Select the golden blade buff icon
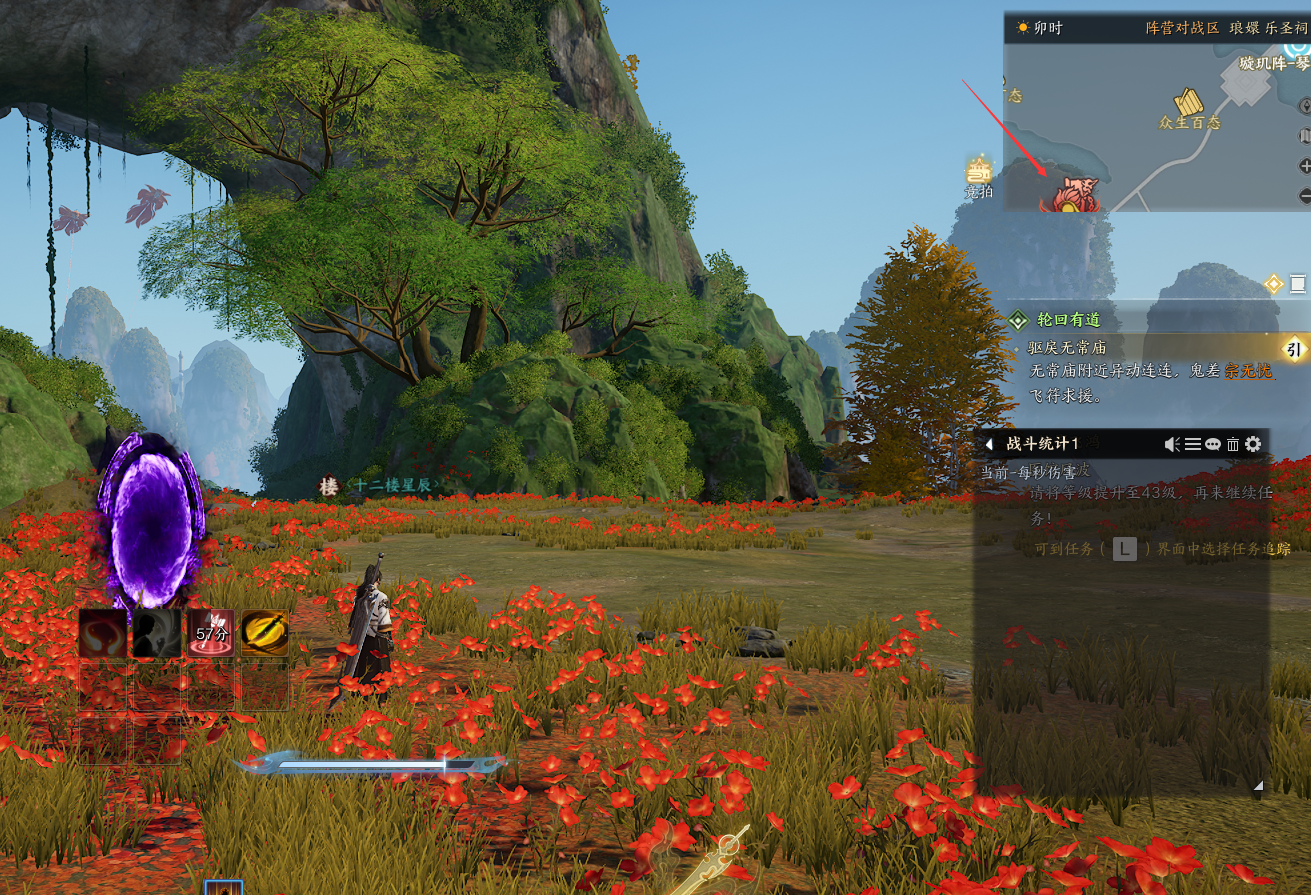1311x895 pixels. [x=265, y=634]
